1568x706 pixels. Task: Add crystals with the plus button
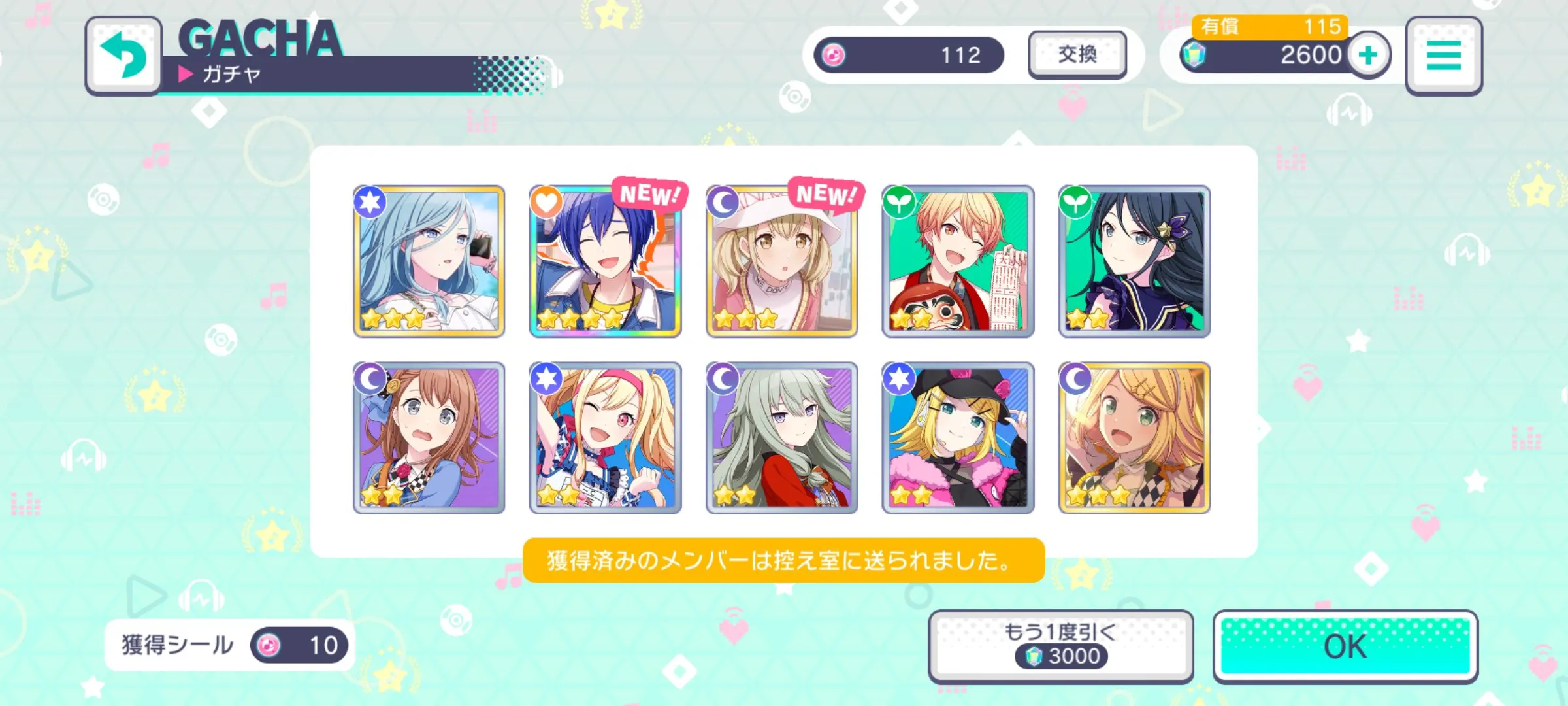click(x=1369, y=55)
